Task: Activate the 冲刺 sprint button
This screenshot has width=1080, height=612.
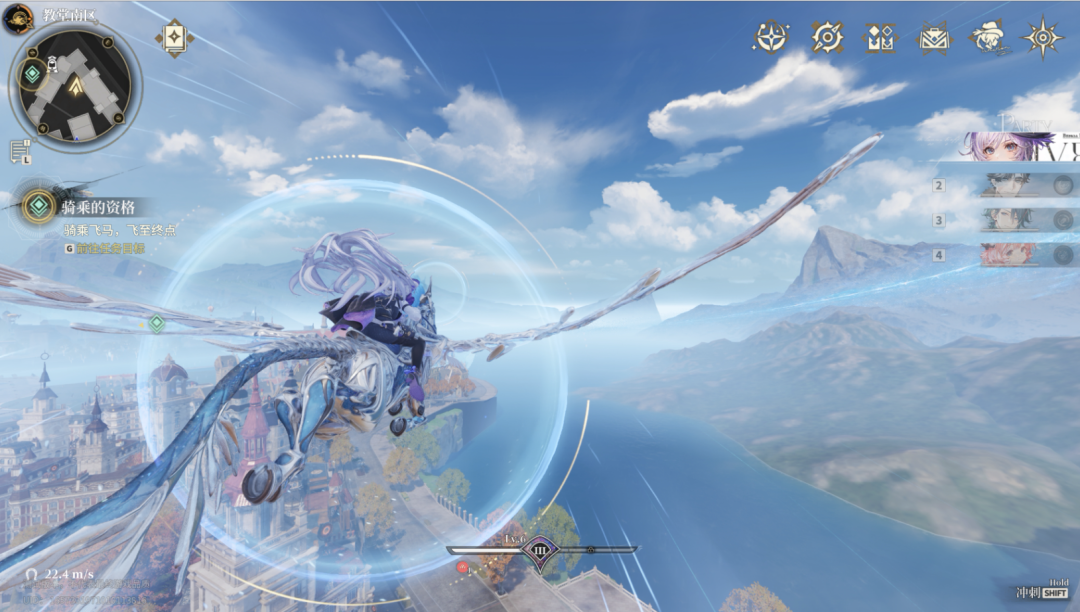Action: click(x=1042, y=592)
